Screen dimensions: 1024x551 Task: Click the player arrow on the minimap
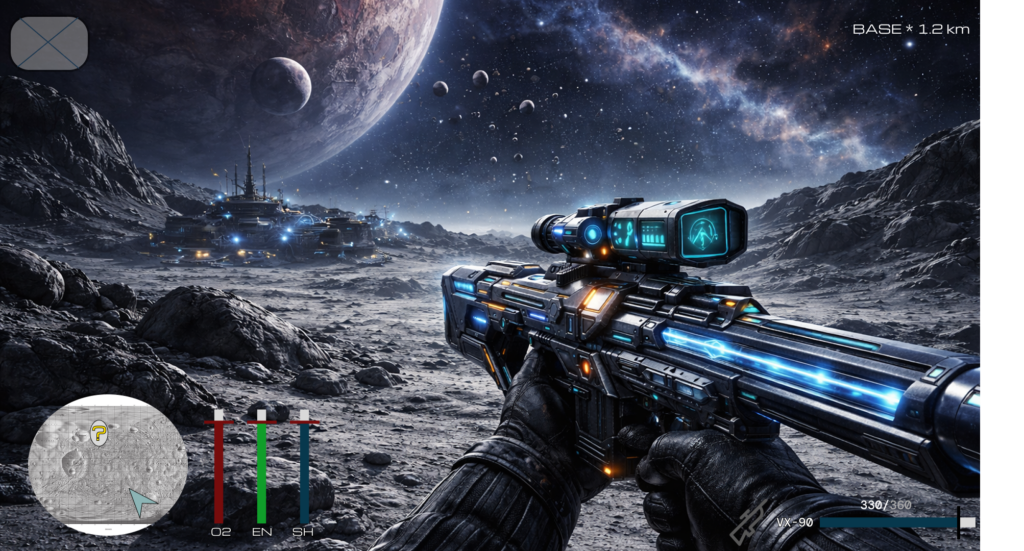pyautogui.click(x=143, y=501)
